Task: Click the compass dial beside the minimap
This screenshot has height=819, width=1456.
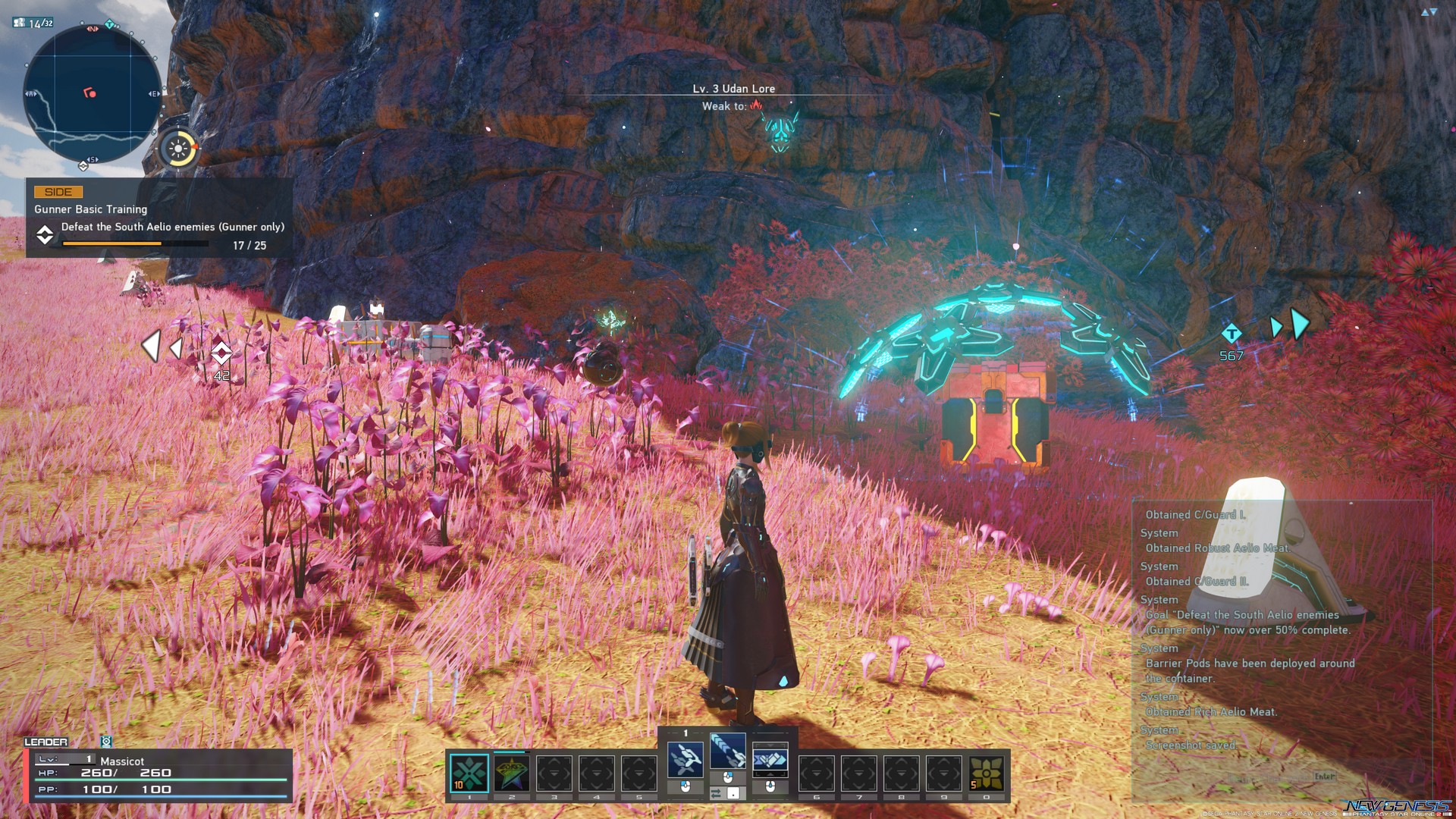Action: (x=177, y=149)
